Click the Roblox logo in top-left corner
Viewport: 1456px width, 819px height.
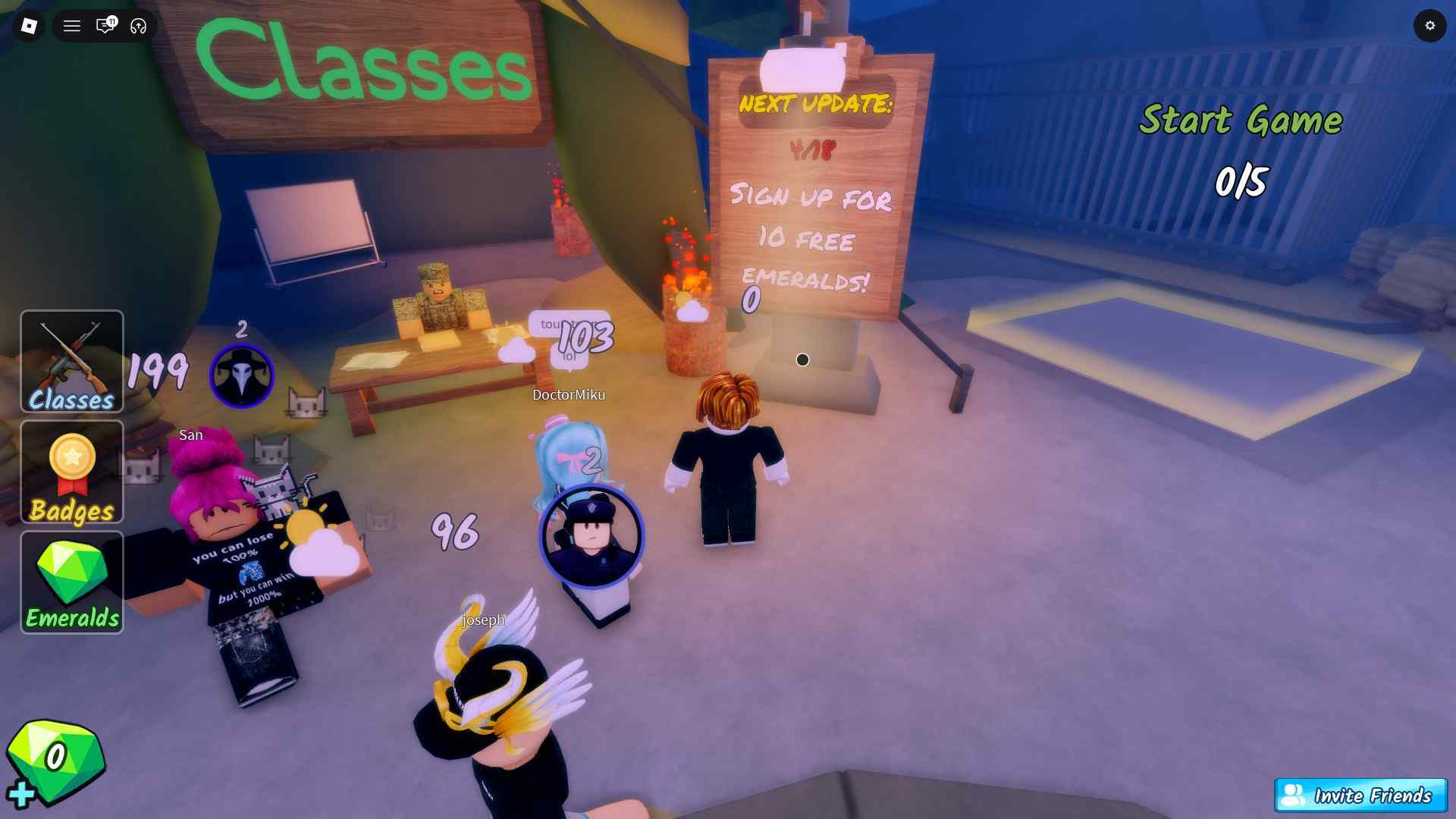(x=29, y=26)
